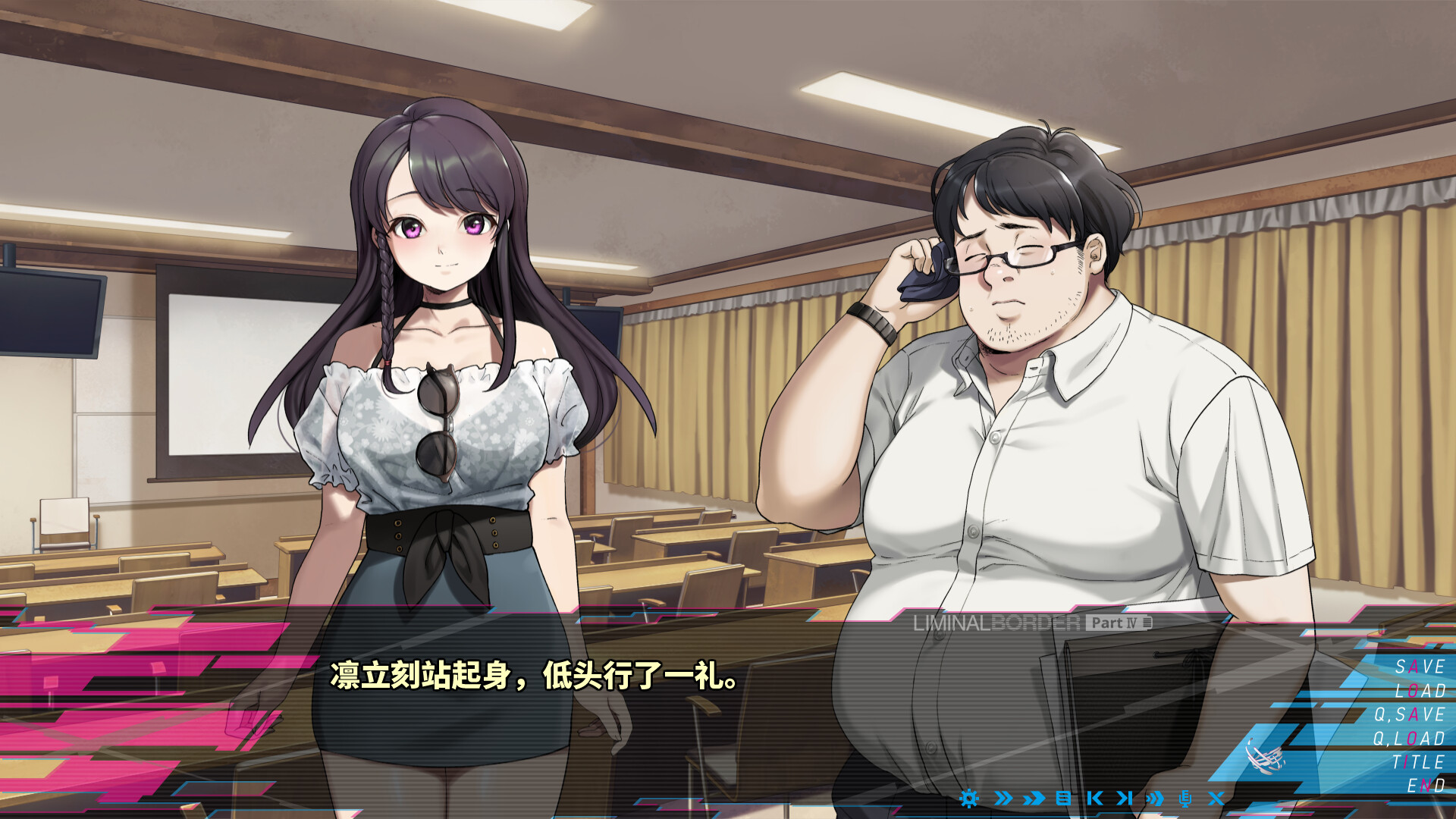Open the SAVE menu
This screenshot has height=819, width=1456.
[x=1420, y=667]
